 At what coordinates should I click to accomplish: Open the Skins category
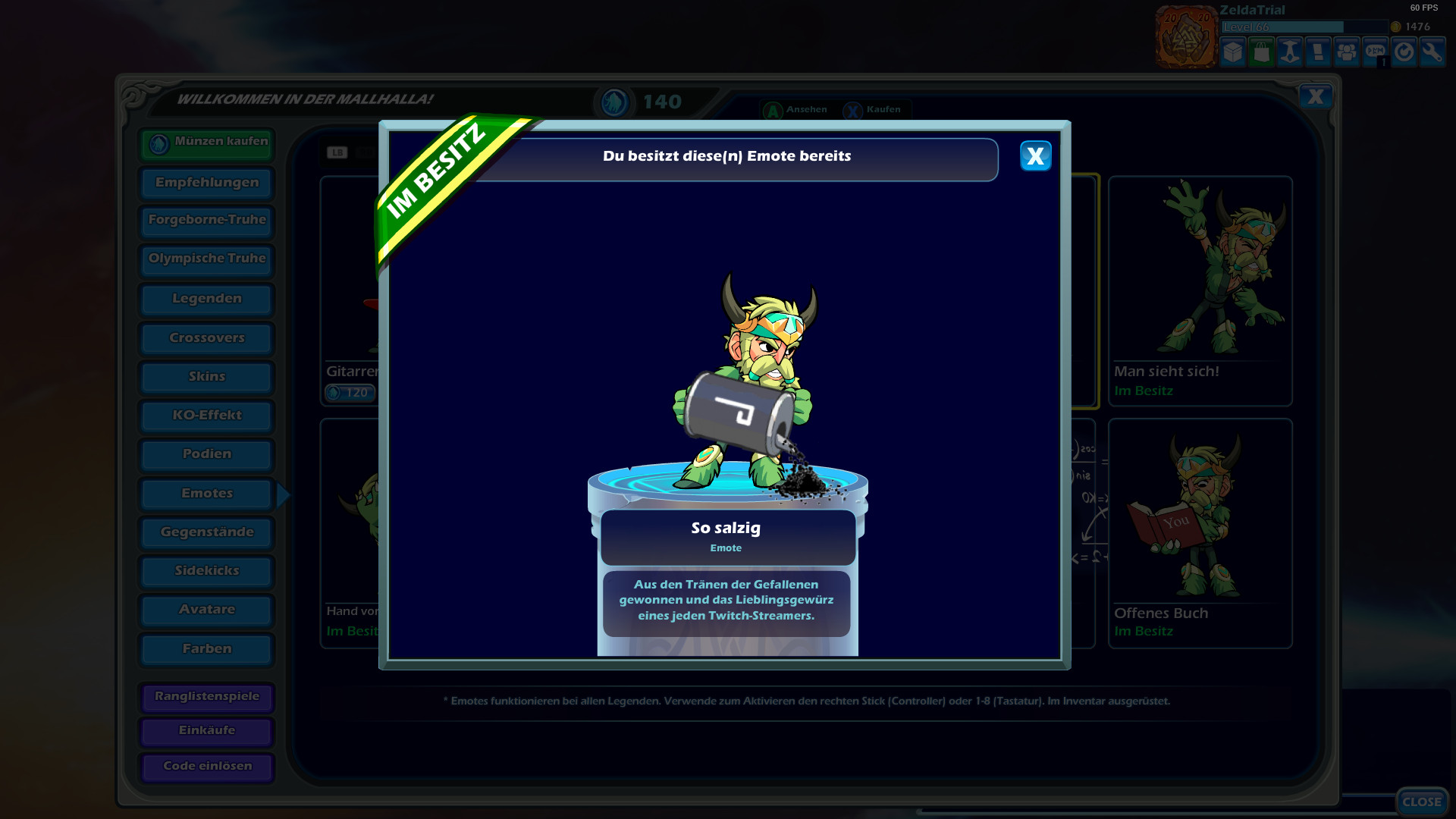point(206,377)
